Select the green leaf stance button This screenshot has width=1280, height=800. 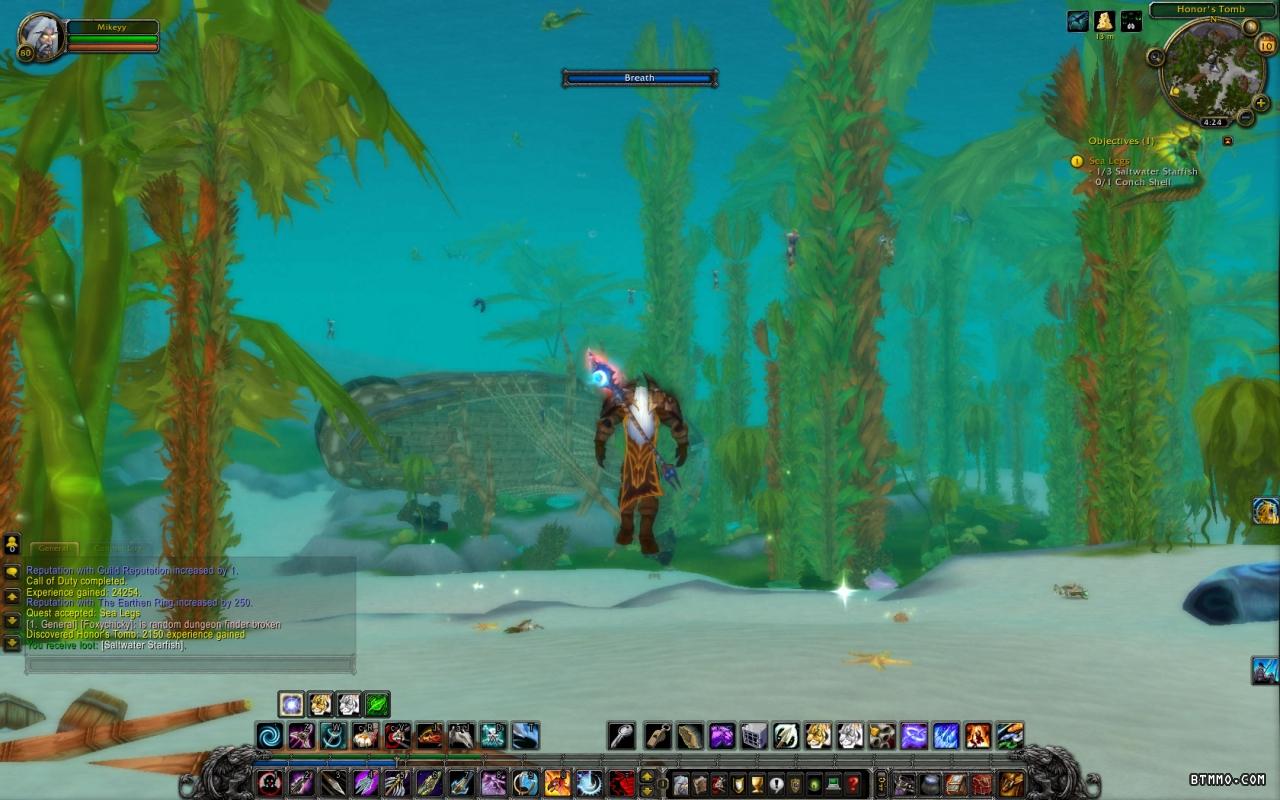[377, 704]
